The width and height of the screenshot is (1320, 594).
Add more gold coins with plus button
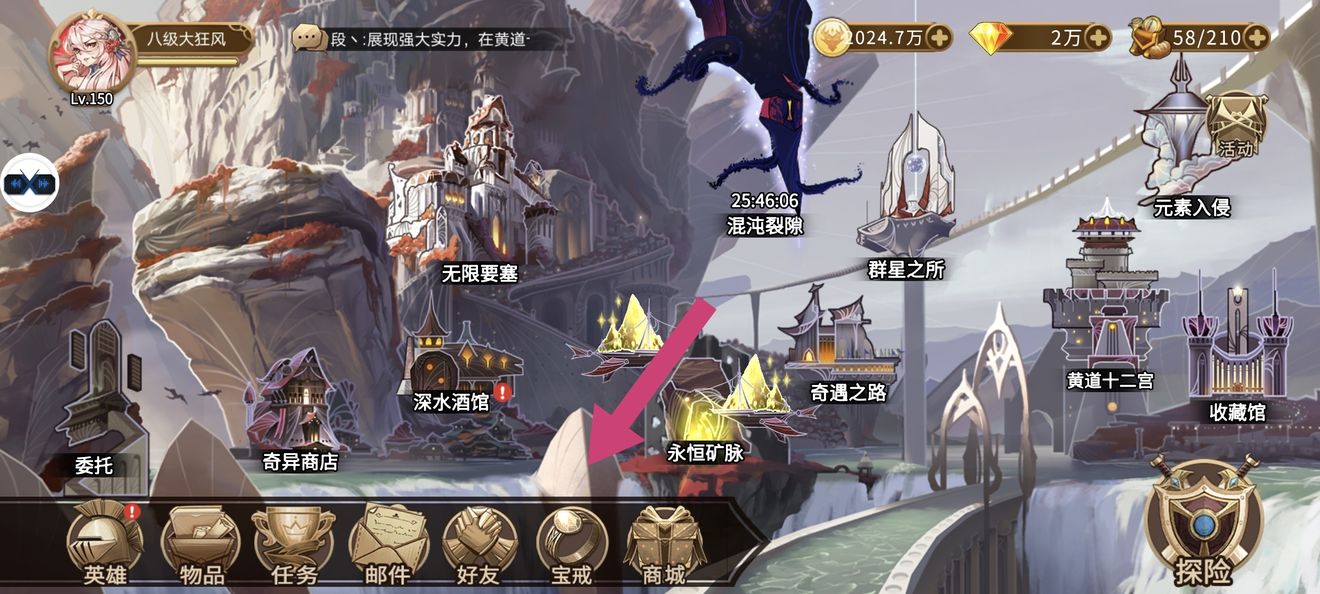point(939,38)
